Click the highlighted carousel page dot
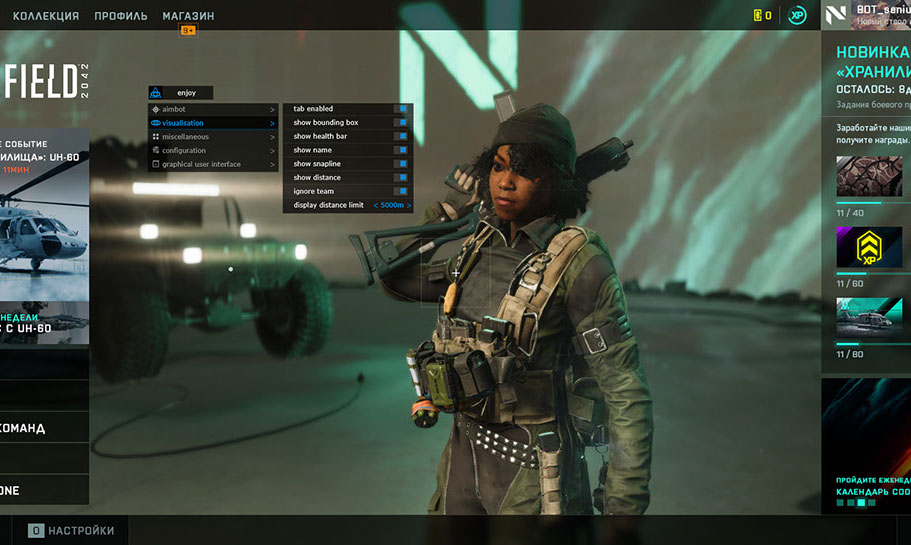Screen dimensions: 911x545 861,503
